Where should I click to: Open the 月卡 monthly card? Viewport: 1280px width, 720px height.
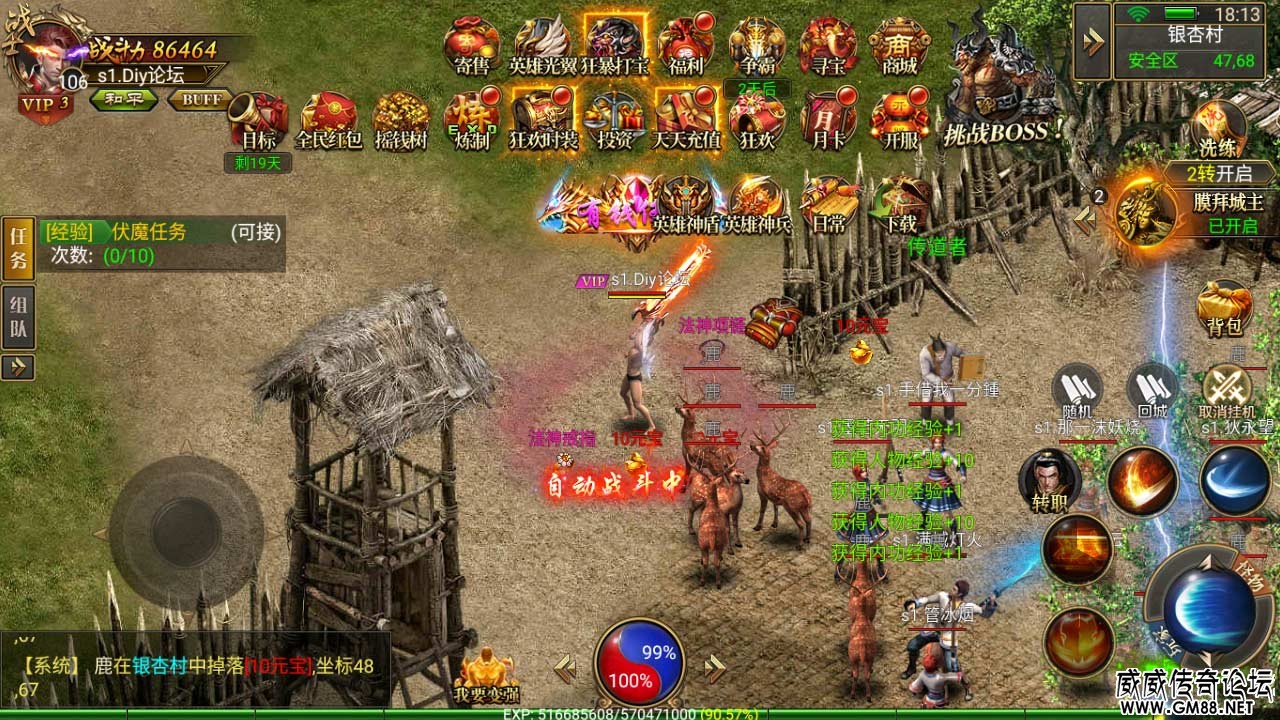tap(827, 120)
